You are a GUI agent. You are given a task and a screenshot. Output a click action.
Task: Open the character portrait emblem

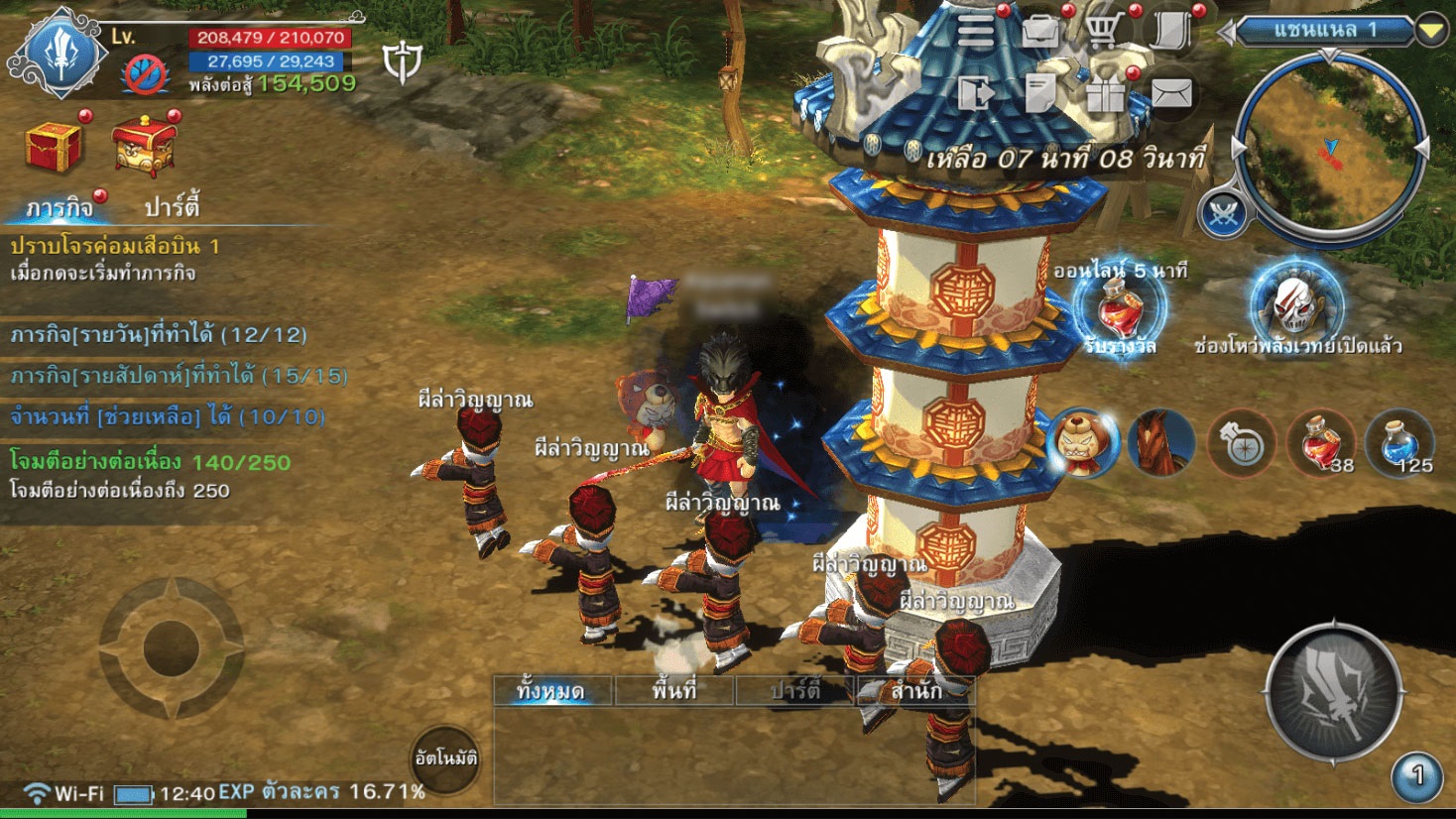61,55
